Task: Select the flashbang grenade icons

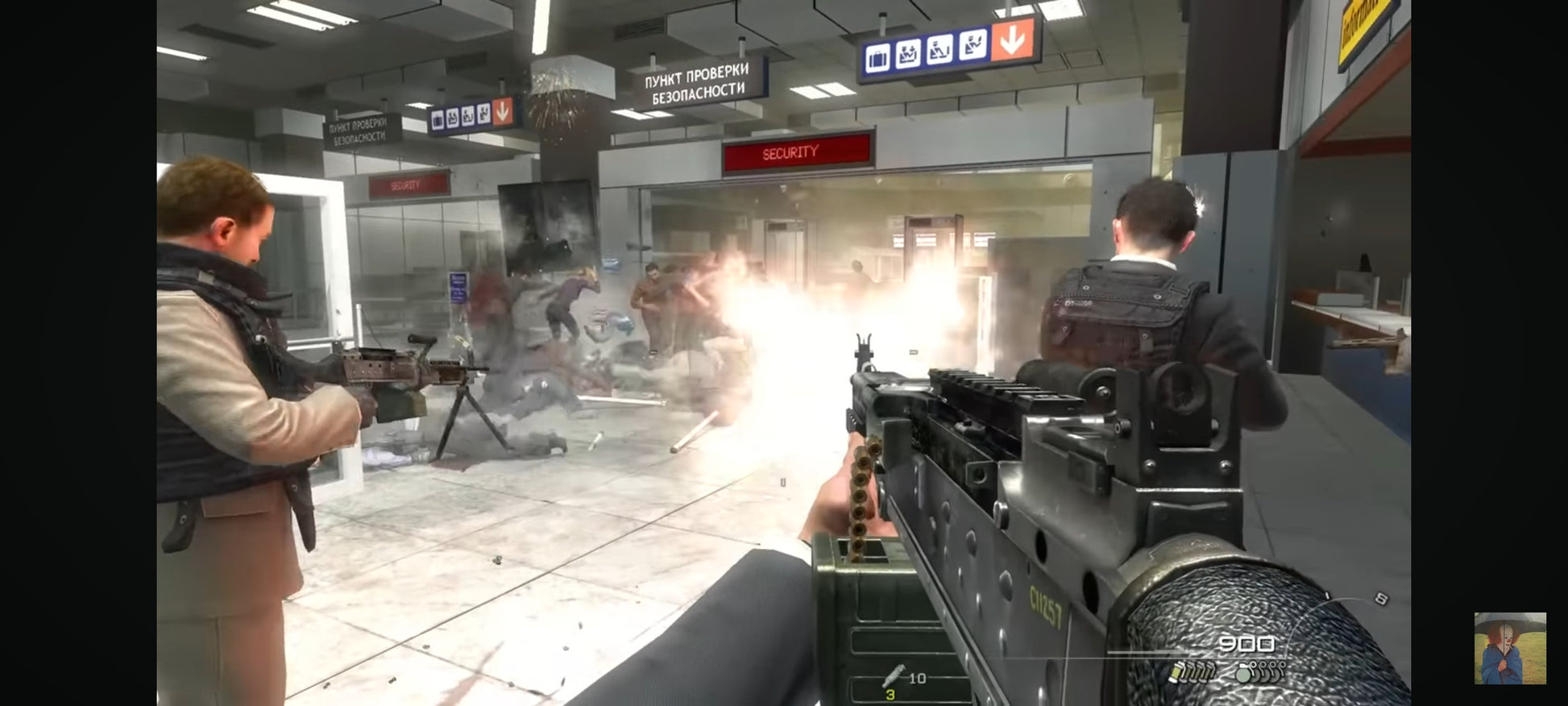Action: 1193,671
